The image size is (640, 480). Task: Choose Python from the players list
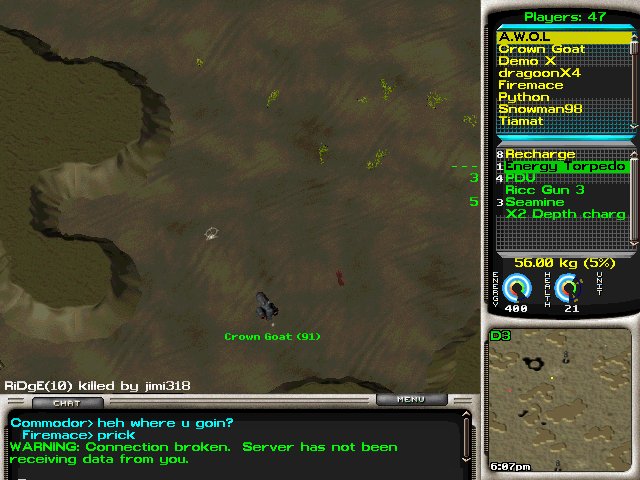click(524, 97)
